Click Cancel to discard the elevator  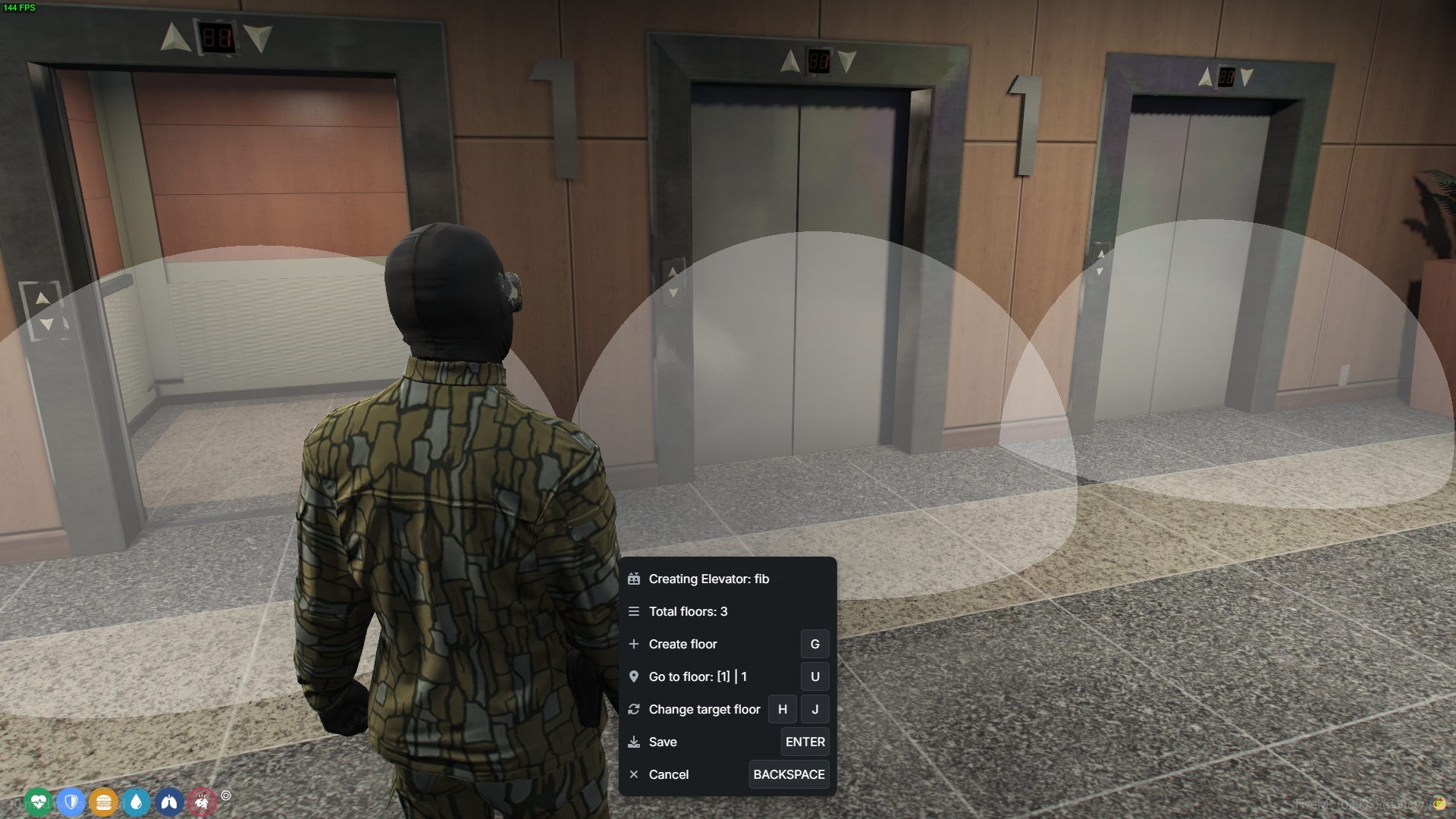pyautogui.click(x=669, y=774)
